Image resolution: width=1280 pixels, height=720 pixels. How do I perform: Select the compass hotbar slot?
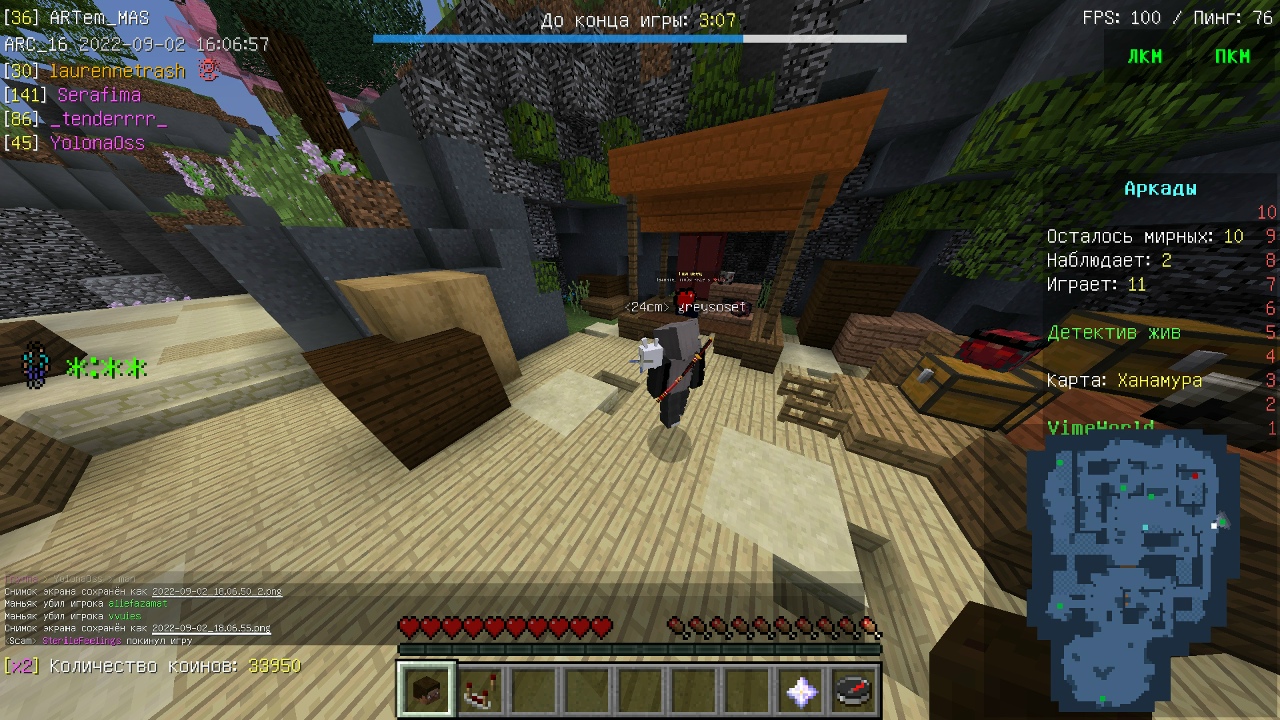[853, 690]
